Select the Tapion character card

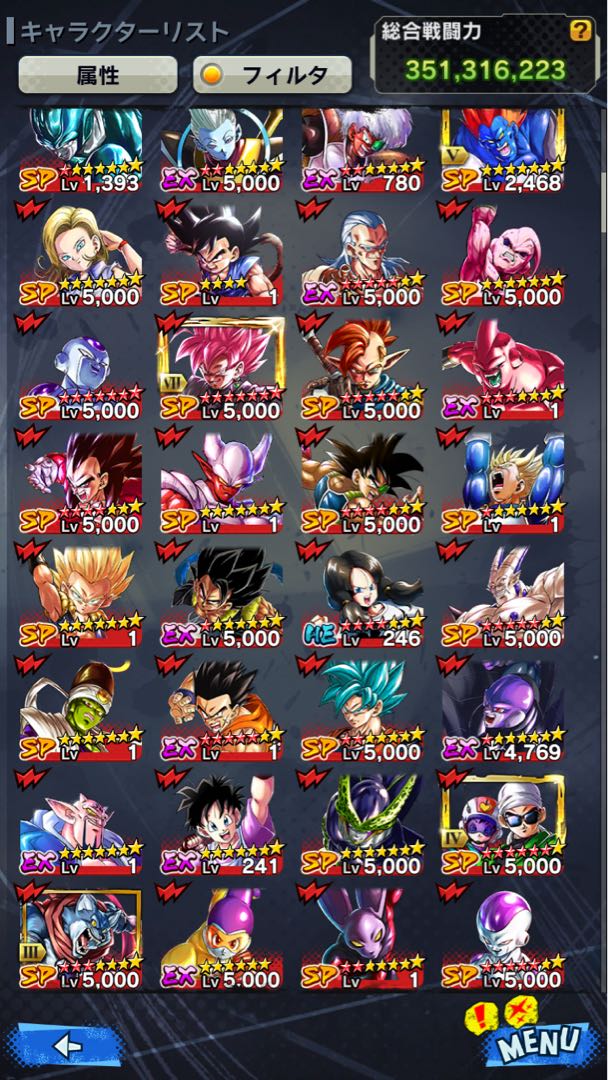(362, 369)
